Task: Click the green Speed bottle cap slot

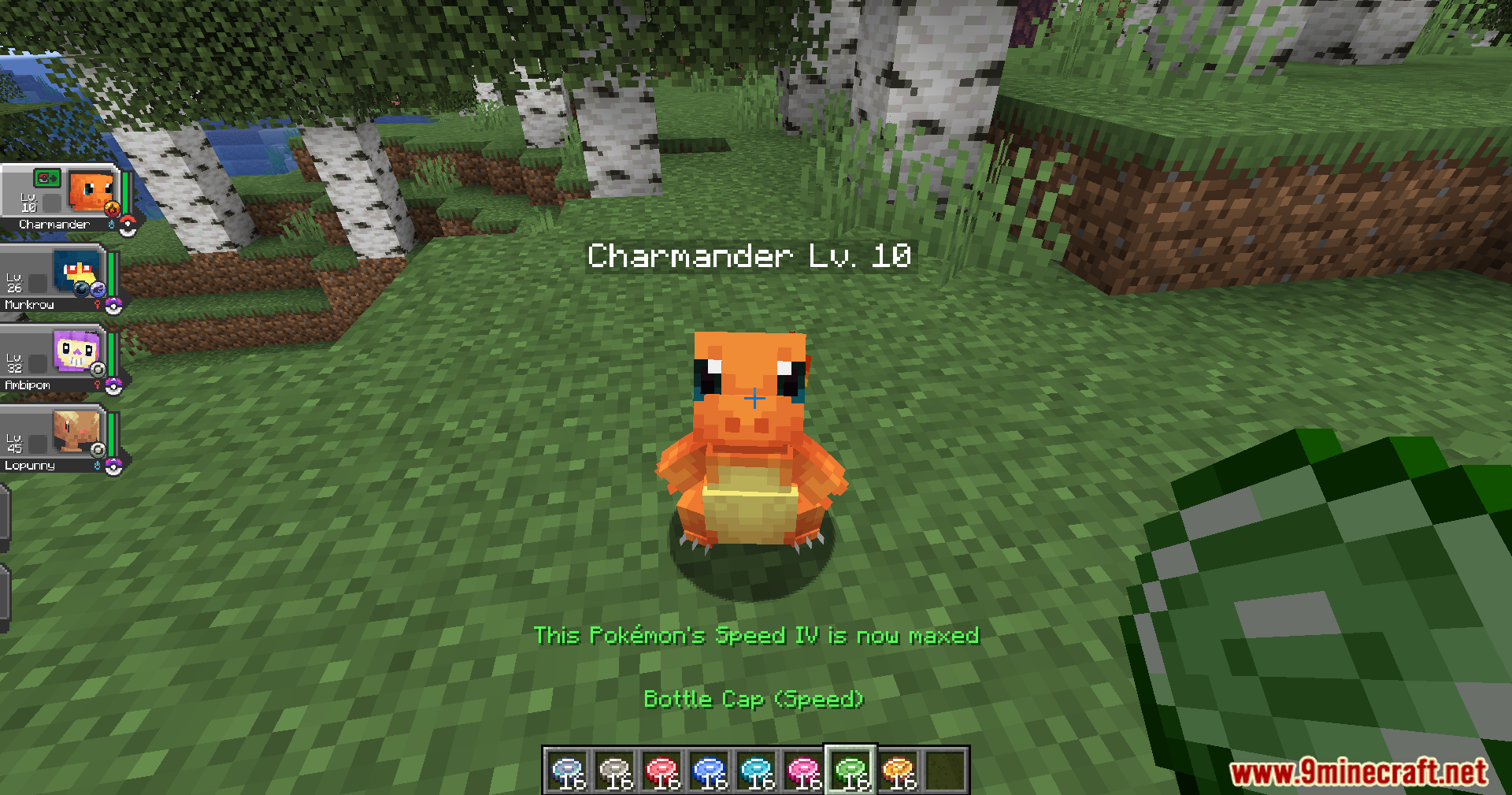Action: click(850, 771)
